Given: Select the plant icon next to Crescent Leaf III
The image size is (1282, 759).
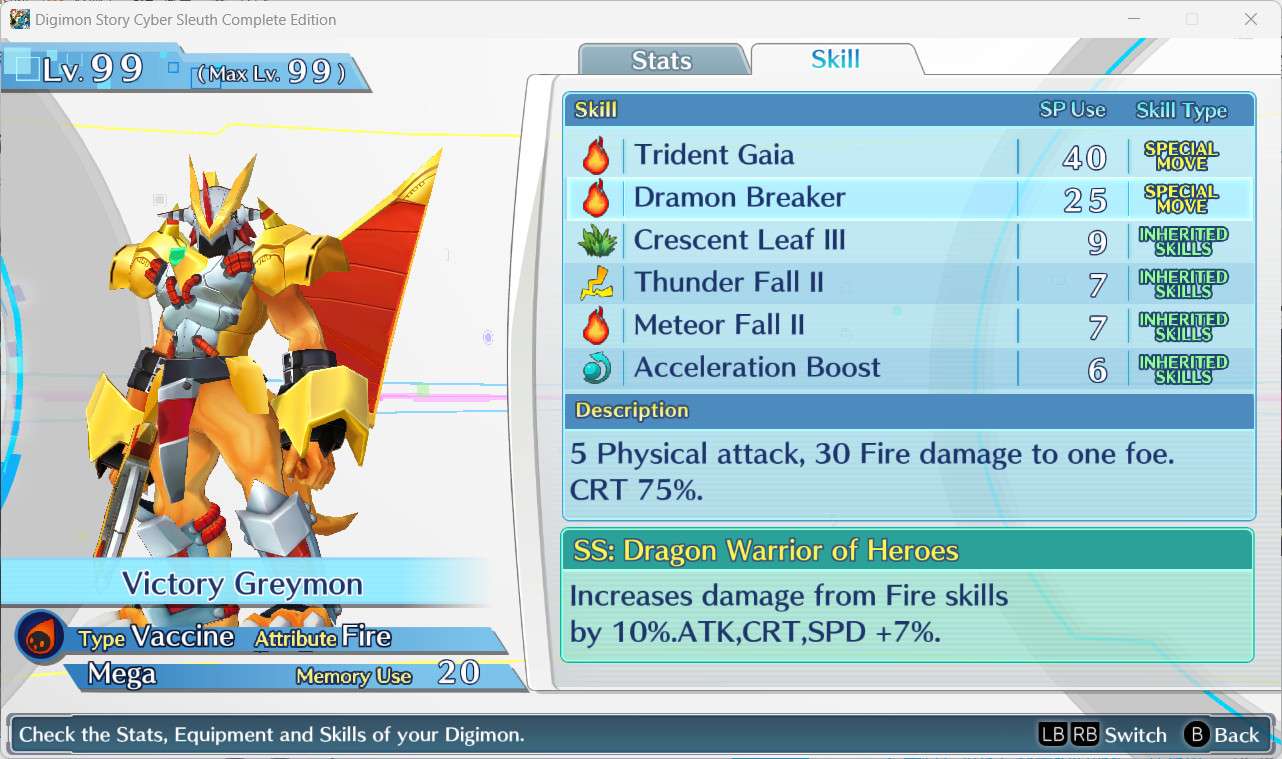Looking at the screenshot, I should (x=597, y=240).
